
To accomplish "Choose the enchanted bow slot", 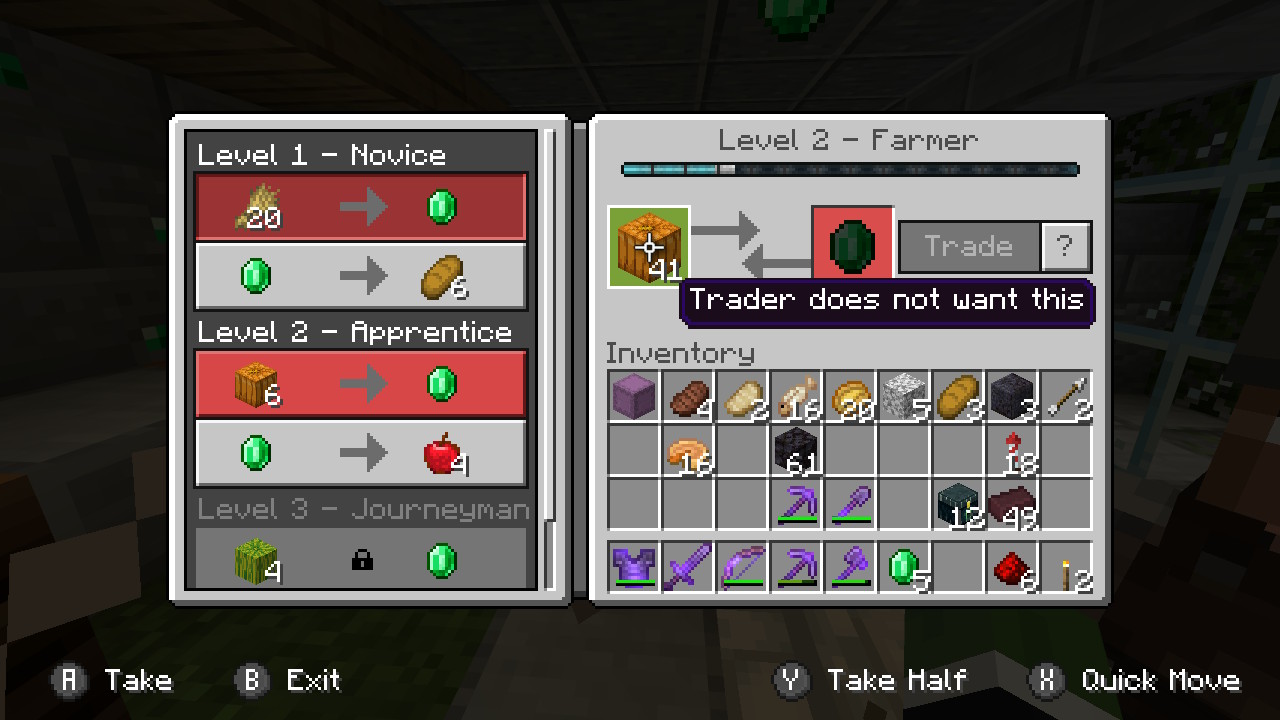I will pos(742,568).
